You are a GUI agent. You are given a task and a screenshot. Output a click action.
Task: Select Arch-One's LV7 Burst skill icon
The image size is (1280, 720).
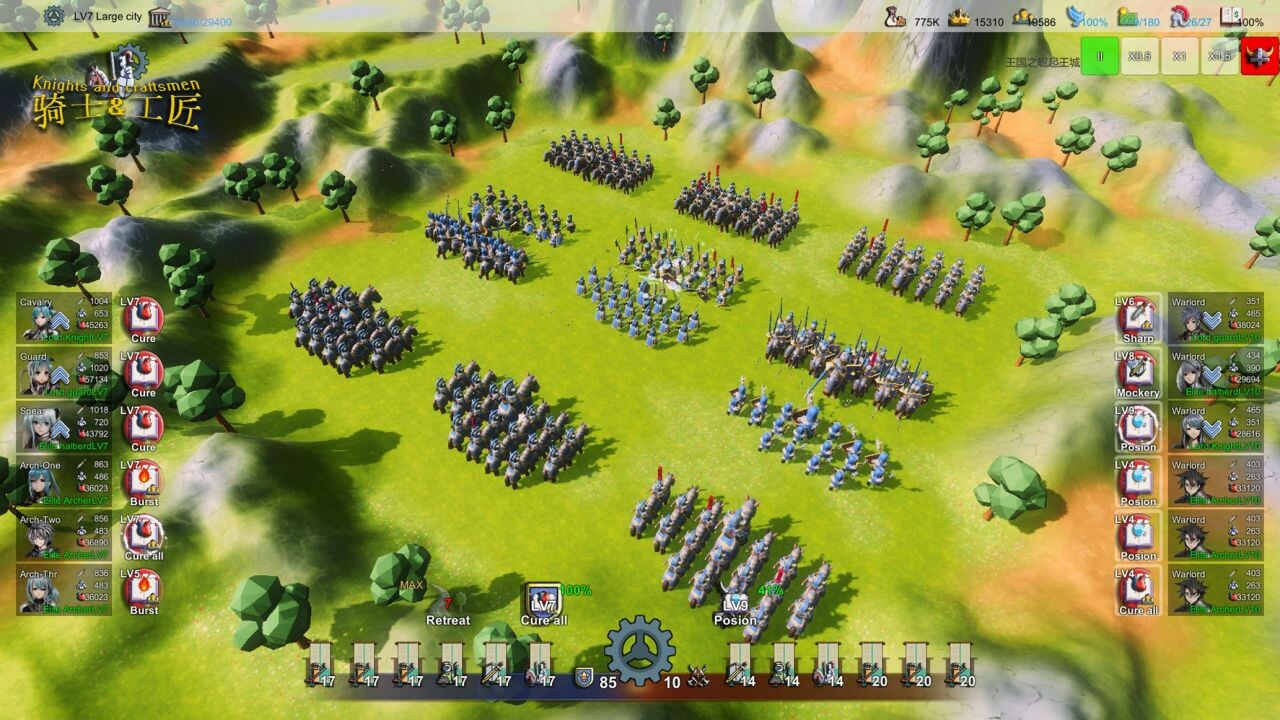[144, 479]
